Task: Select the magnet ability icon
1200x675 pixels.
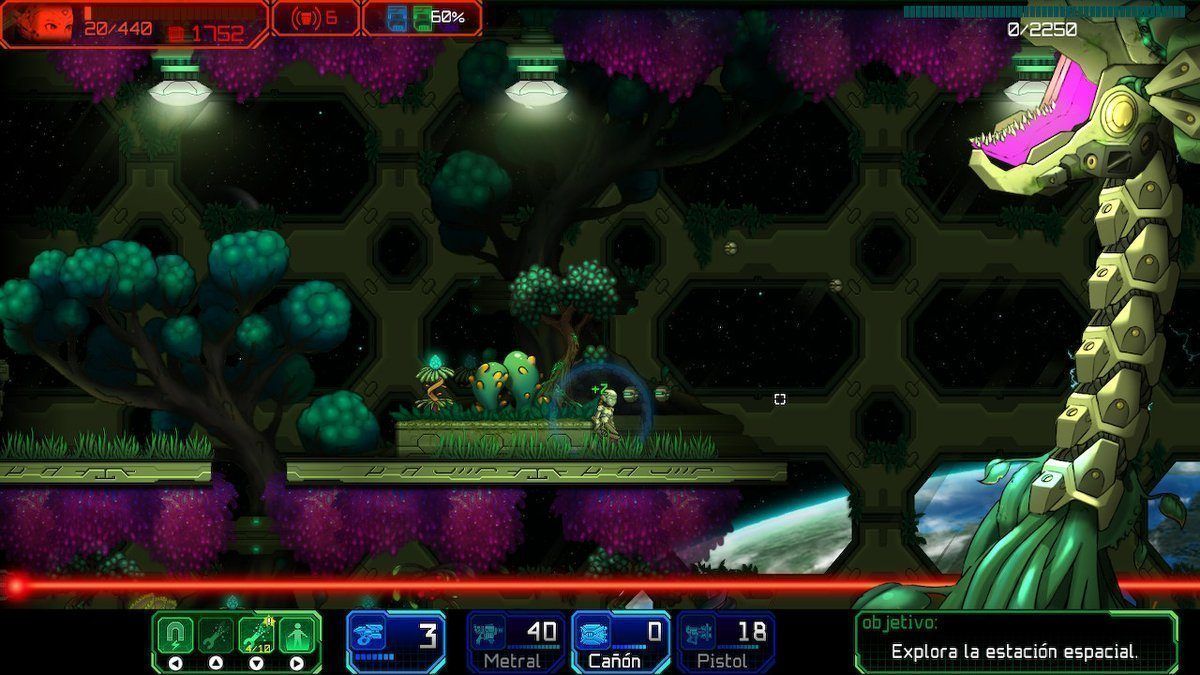Action: coord(174,635)
